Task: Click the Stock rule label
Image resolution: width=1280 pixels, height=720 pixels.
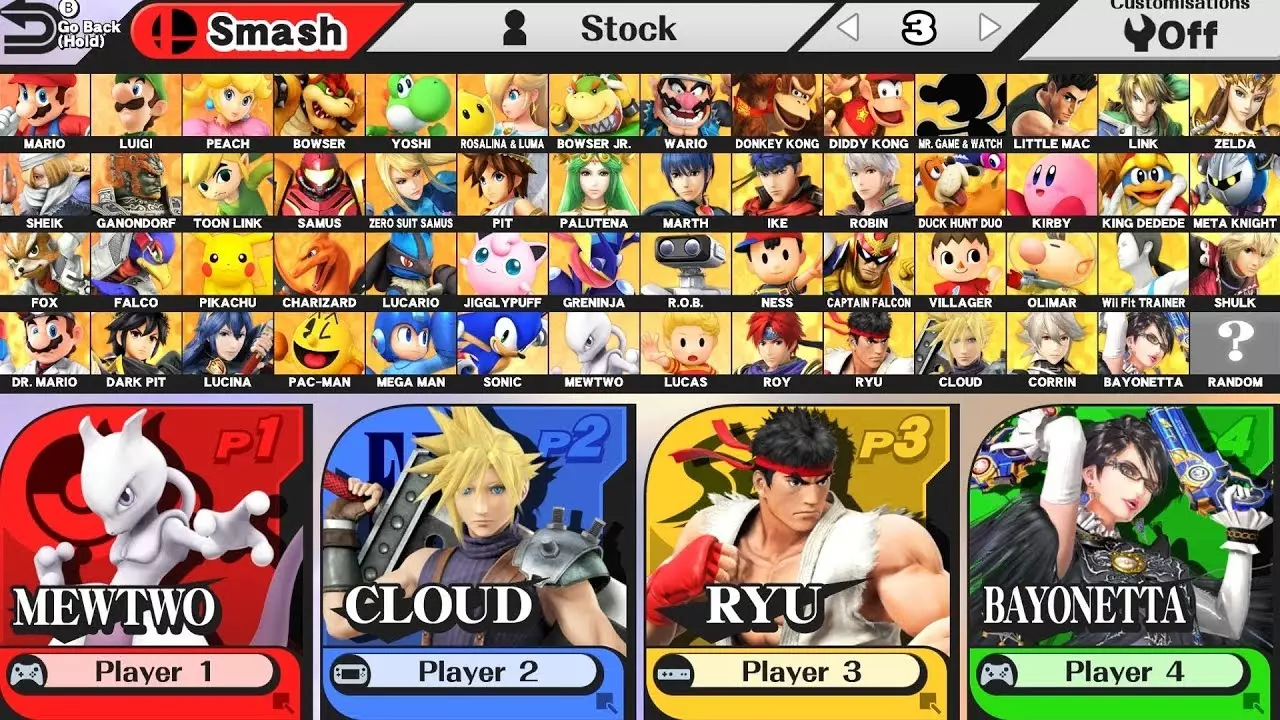Action: (x=628, y=28)
